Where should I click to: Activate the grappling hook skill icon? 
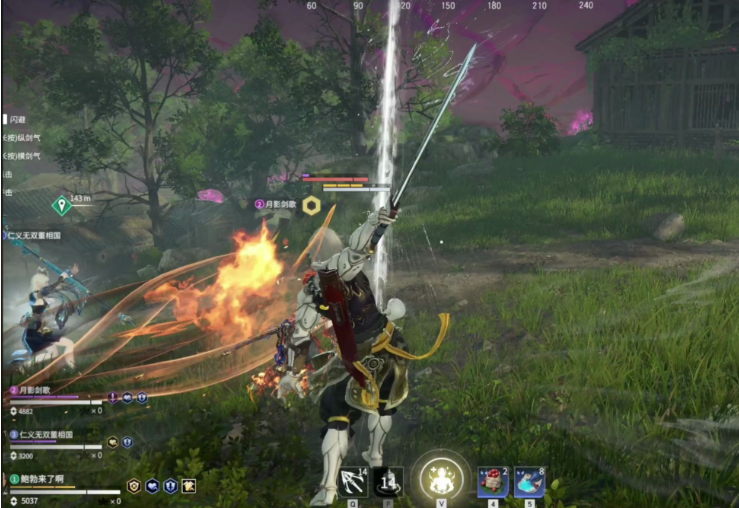[x=353, y=482]
